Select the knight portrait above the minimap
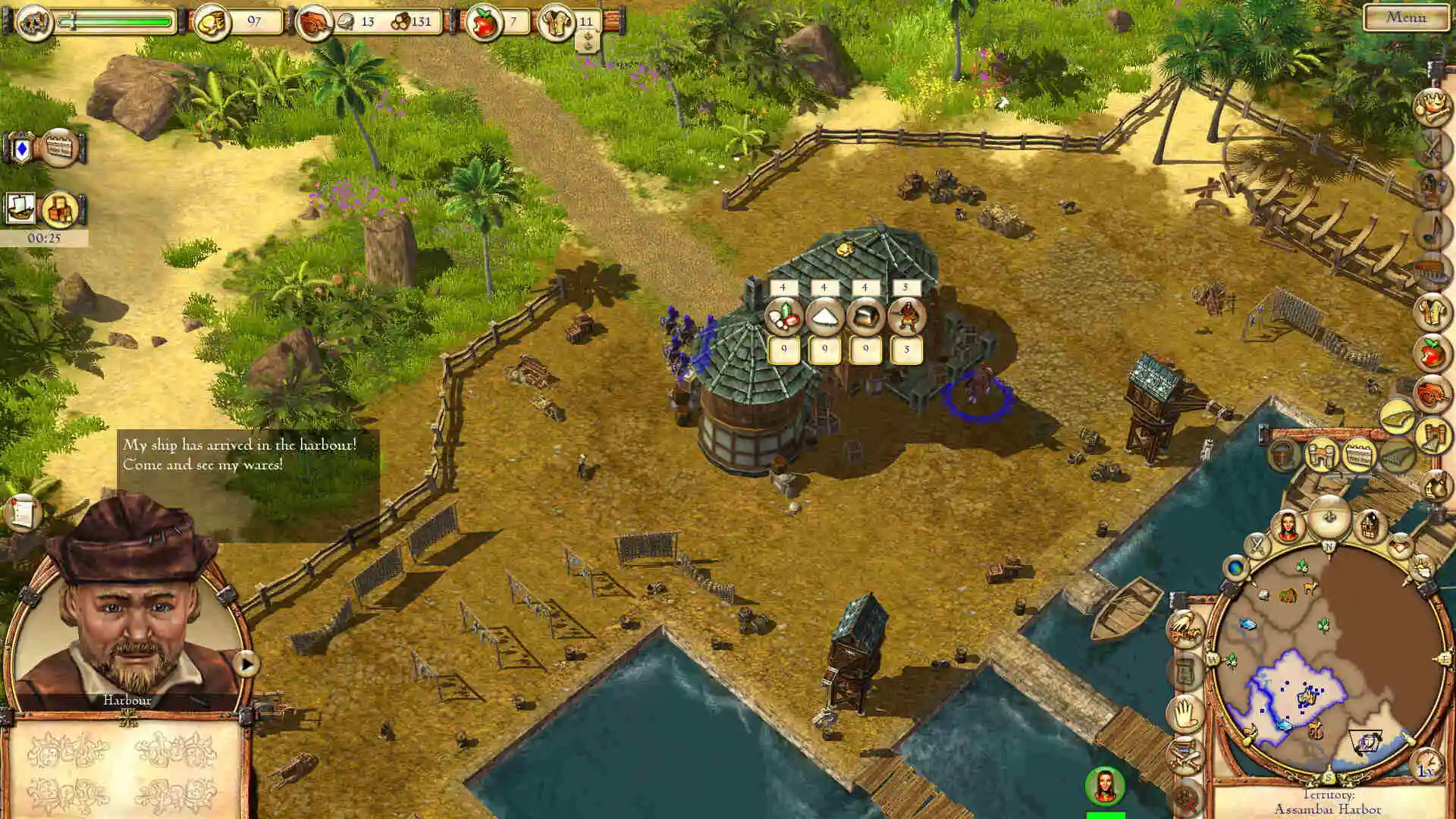1456x819 pixels. (1288, 526)
